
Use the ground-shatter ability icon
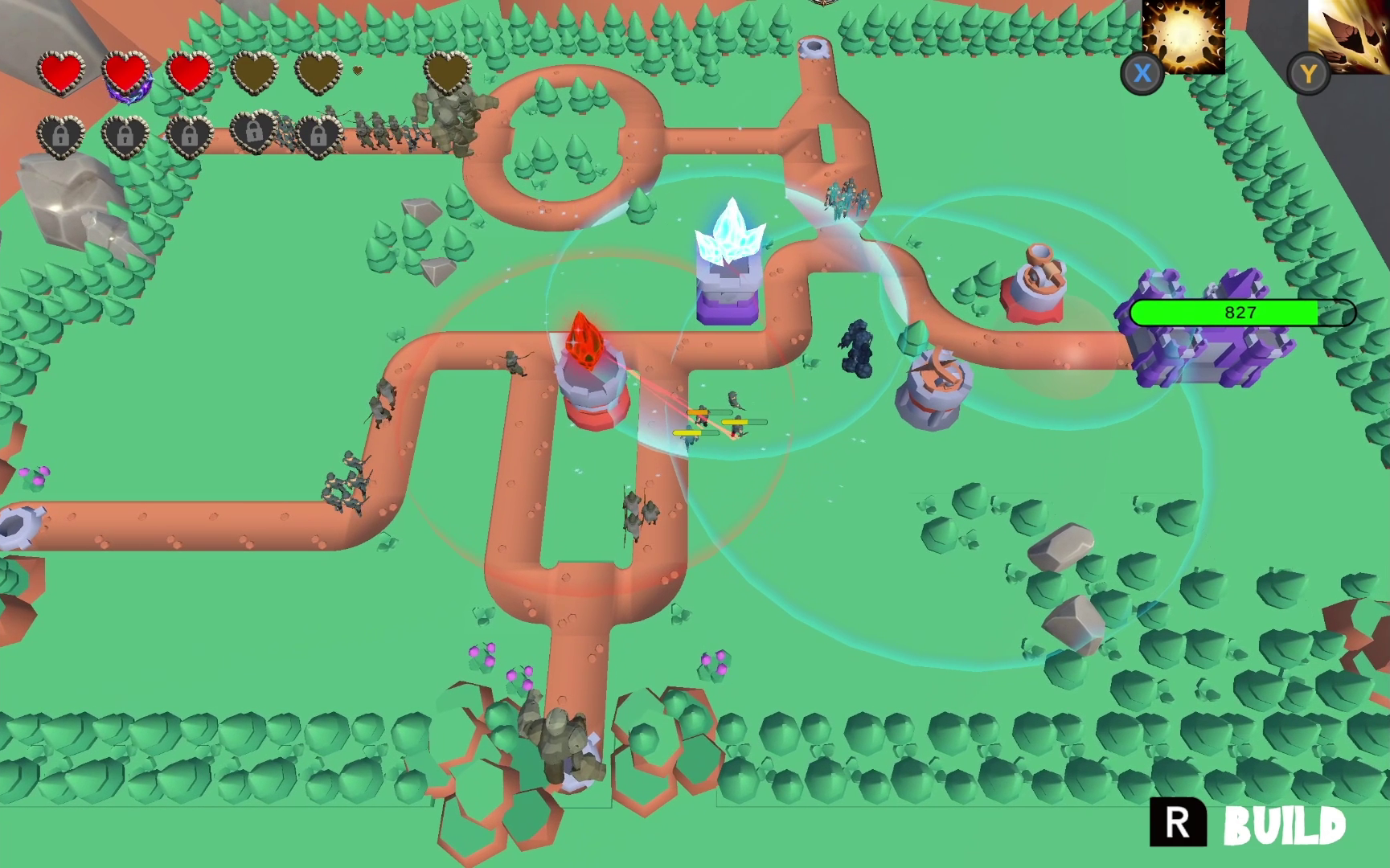coord(1349,35)
